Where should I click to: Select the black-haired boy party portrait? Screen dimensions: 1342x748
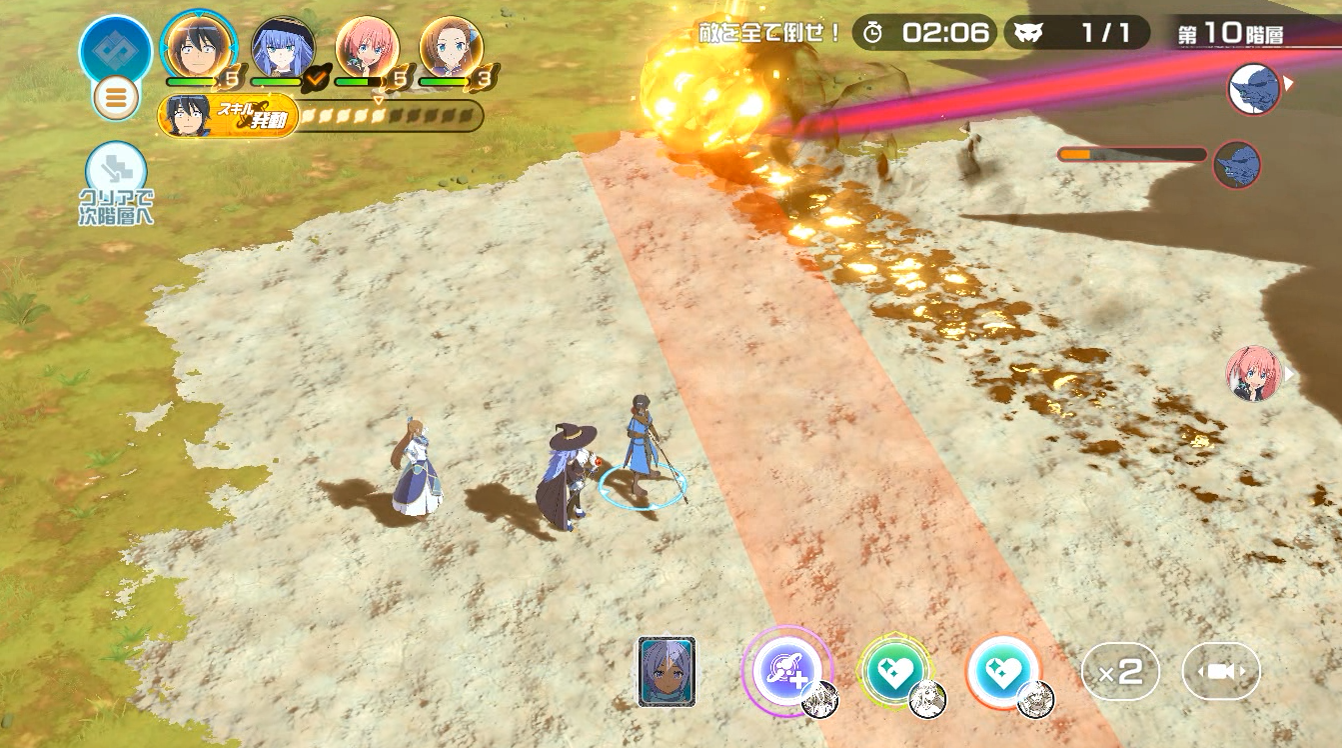pos(200,47)
